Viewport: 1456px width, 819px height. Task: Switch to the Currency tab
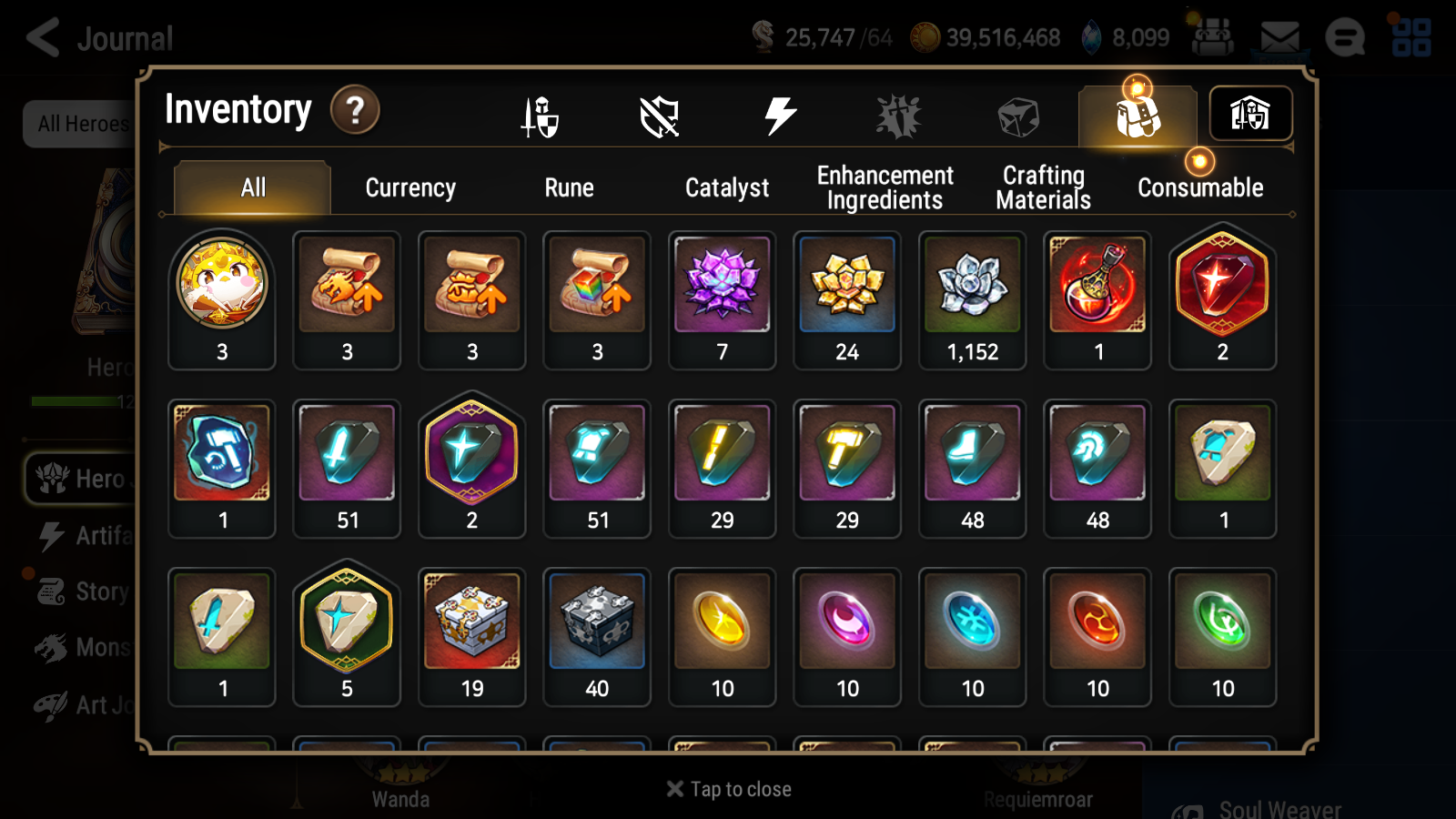click(x=410, y=188)
